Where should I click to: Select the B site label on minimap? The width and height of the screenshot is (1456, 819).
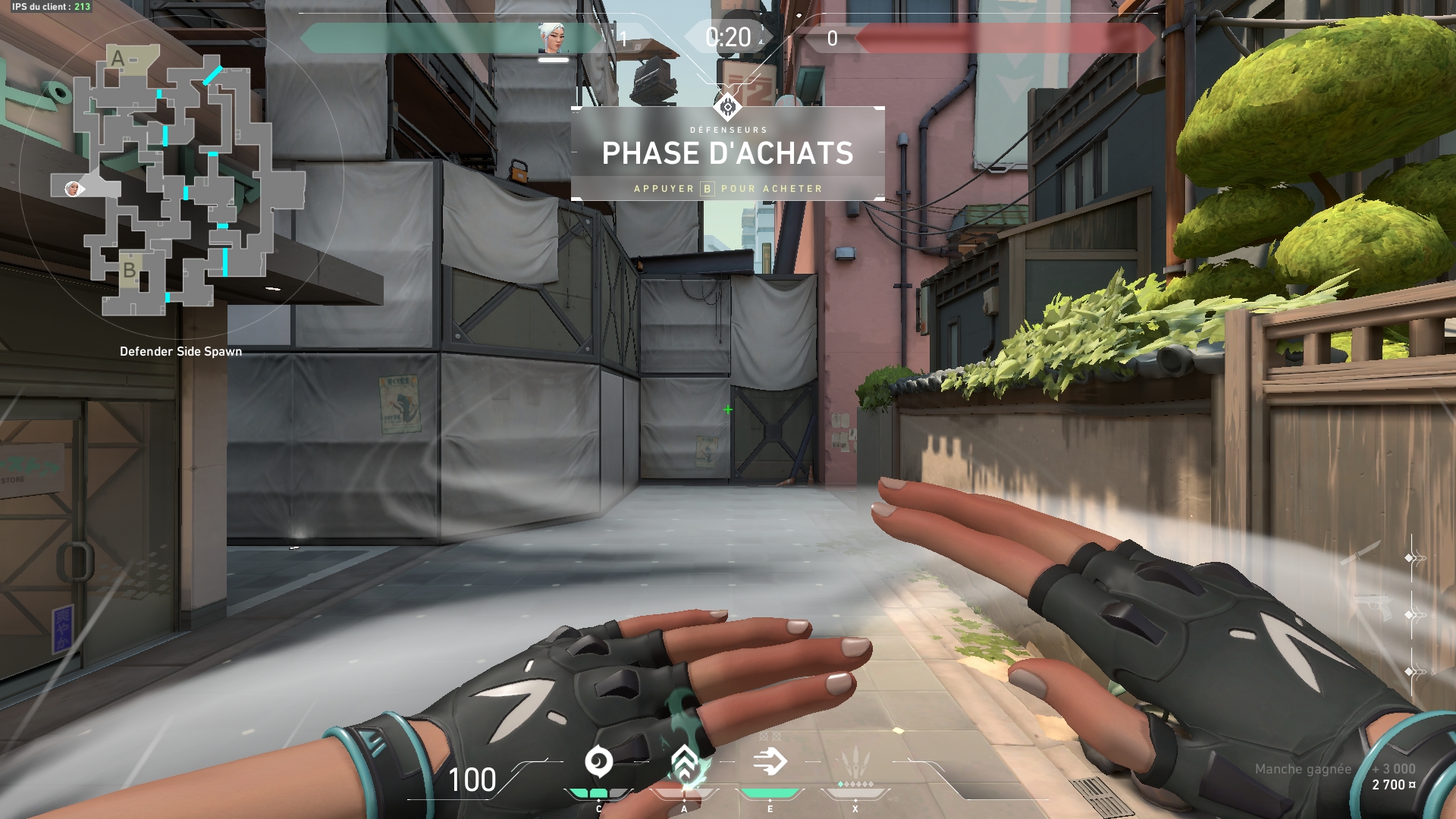click(x=130, y=270)
